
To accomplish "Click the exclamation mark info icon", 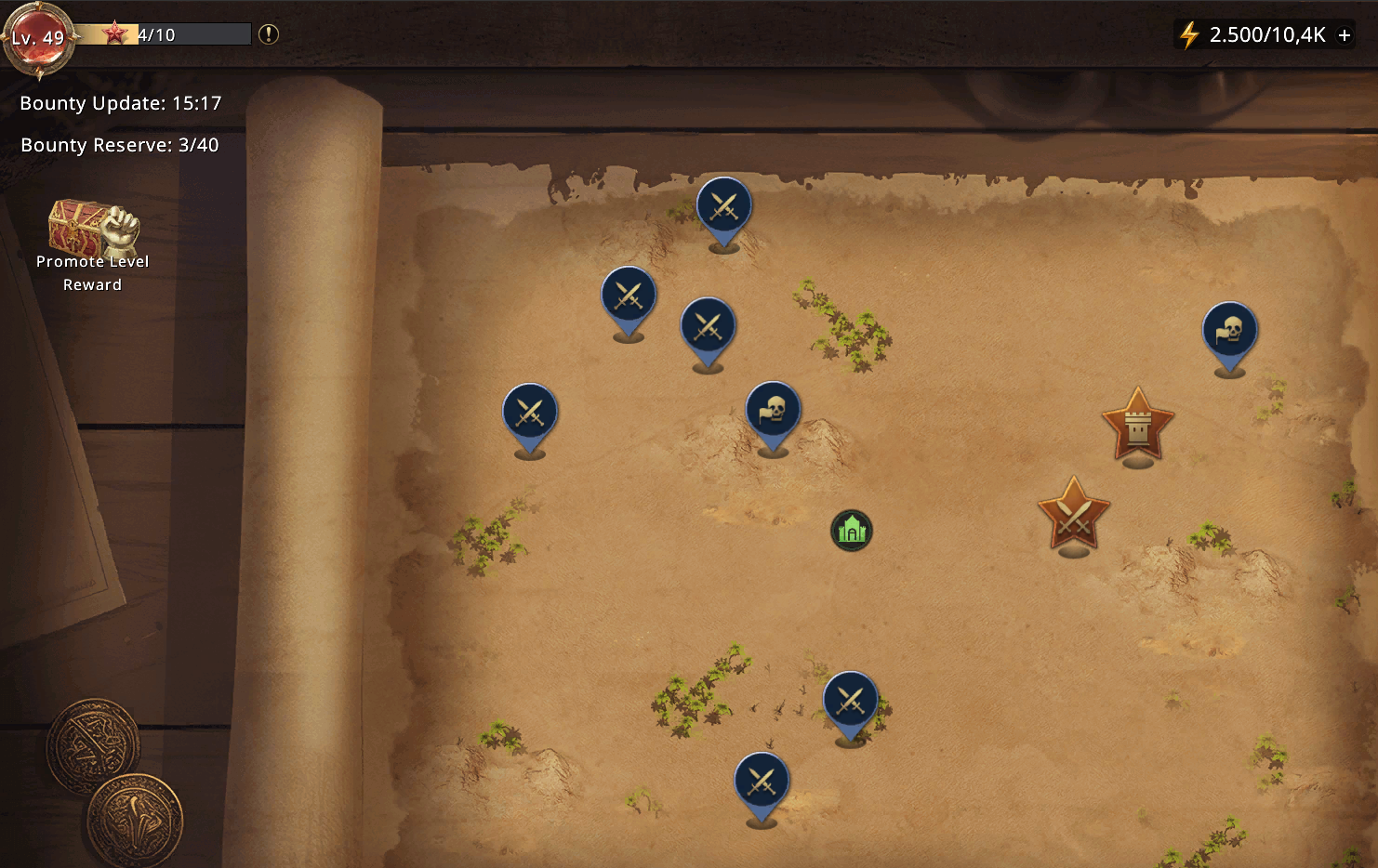I will (x=269, y=34).
